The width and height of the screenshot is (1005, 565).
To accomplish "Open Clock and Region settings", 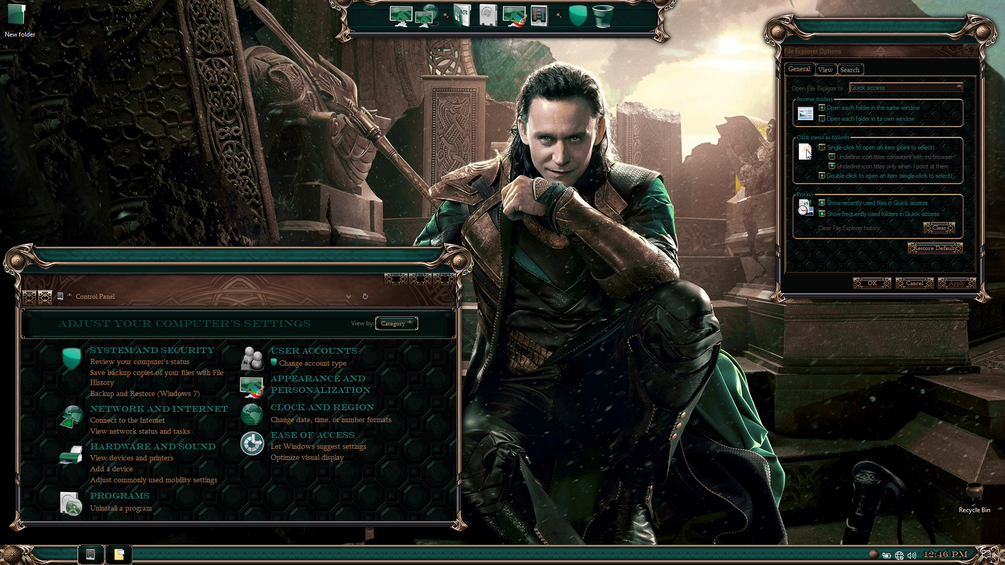I will [322, 408].
